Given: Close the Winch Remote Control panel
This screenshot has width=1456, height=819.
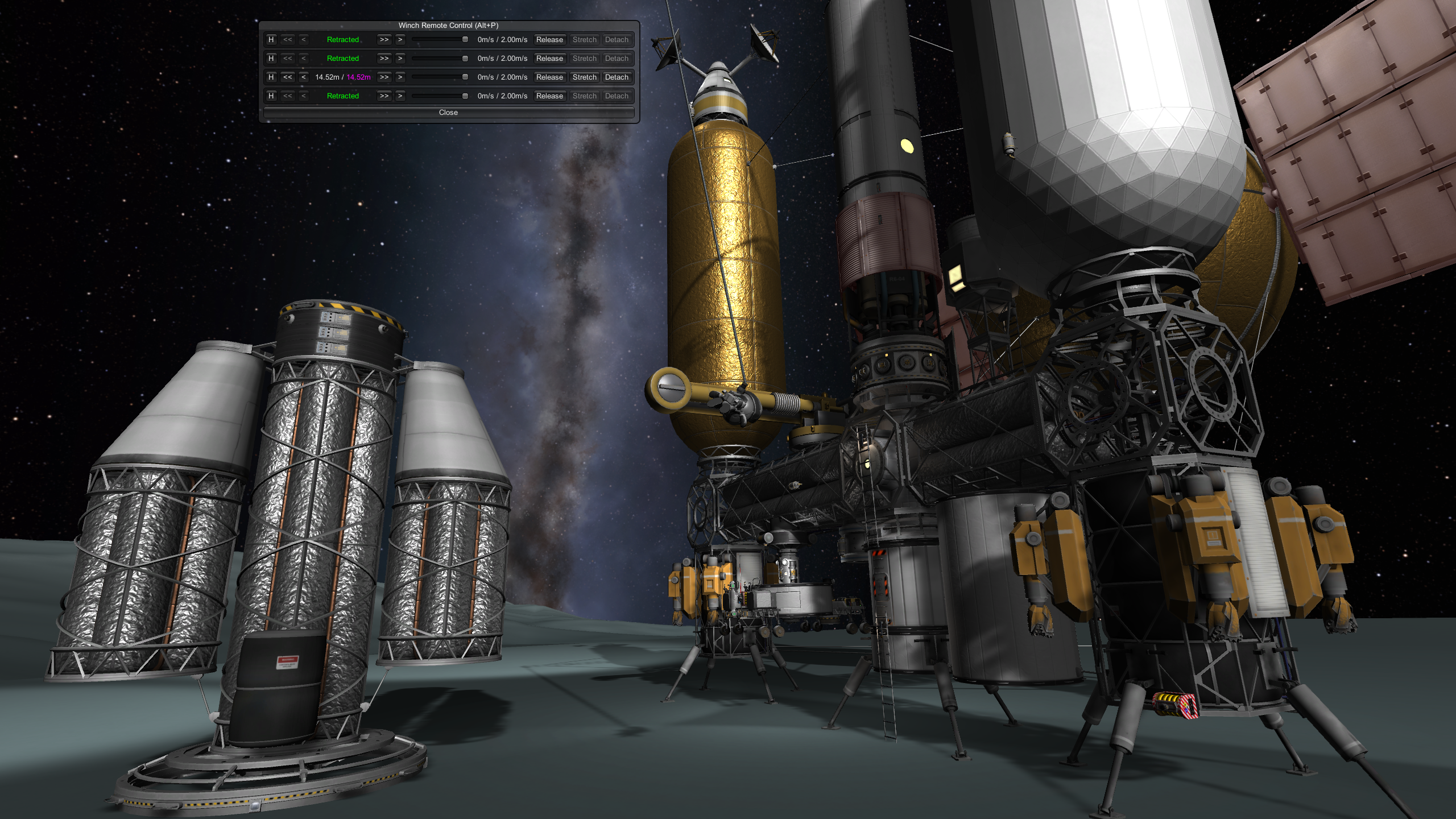Looking at the screenshot, I should (x=448, y=113).
